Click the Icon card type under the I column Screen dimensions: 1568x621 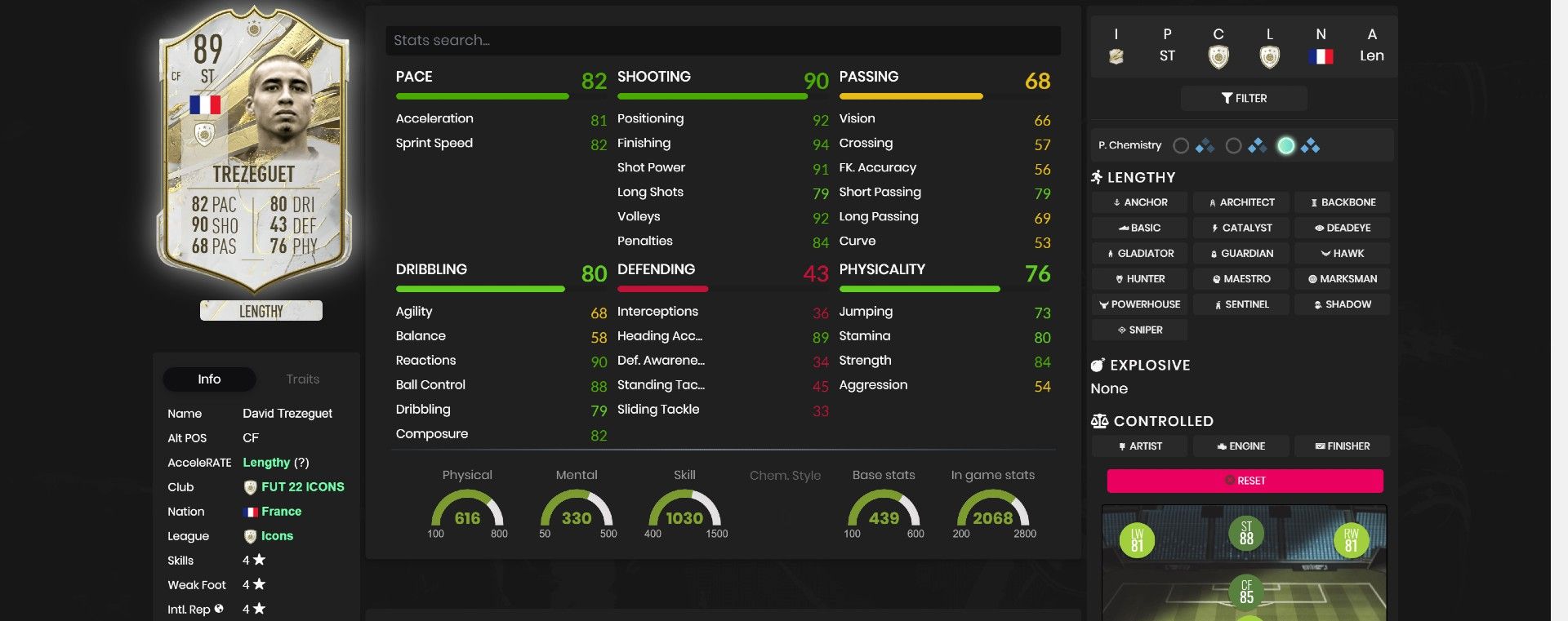[x=1116, y=56]
